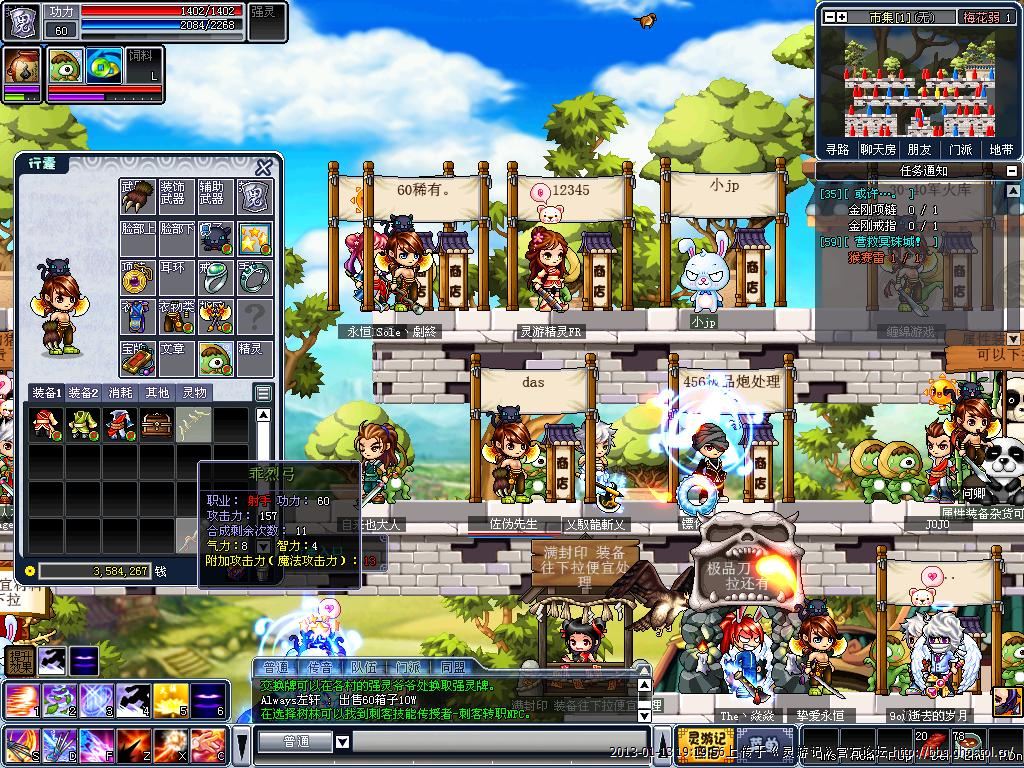Viewport: 1024px width, 768px height.
Task: Open 寻路 pathfinding from the minimap
Action: coord(837,149)
